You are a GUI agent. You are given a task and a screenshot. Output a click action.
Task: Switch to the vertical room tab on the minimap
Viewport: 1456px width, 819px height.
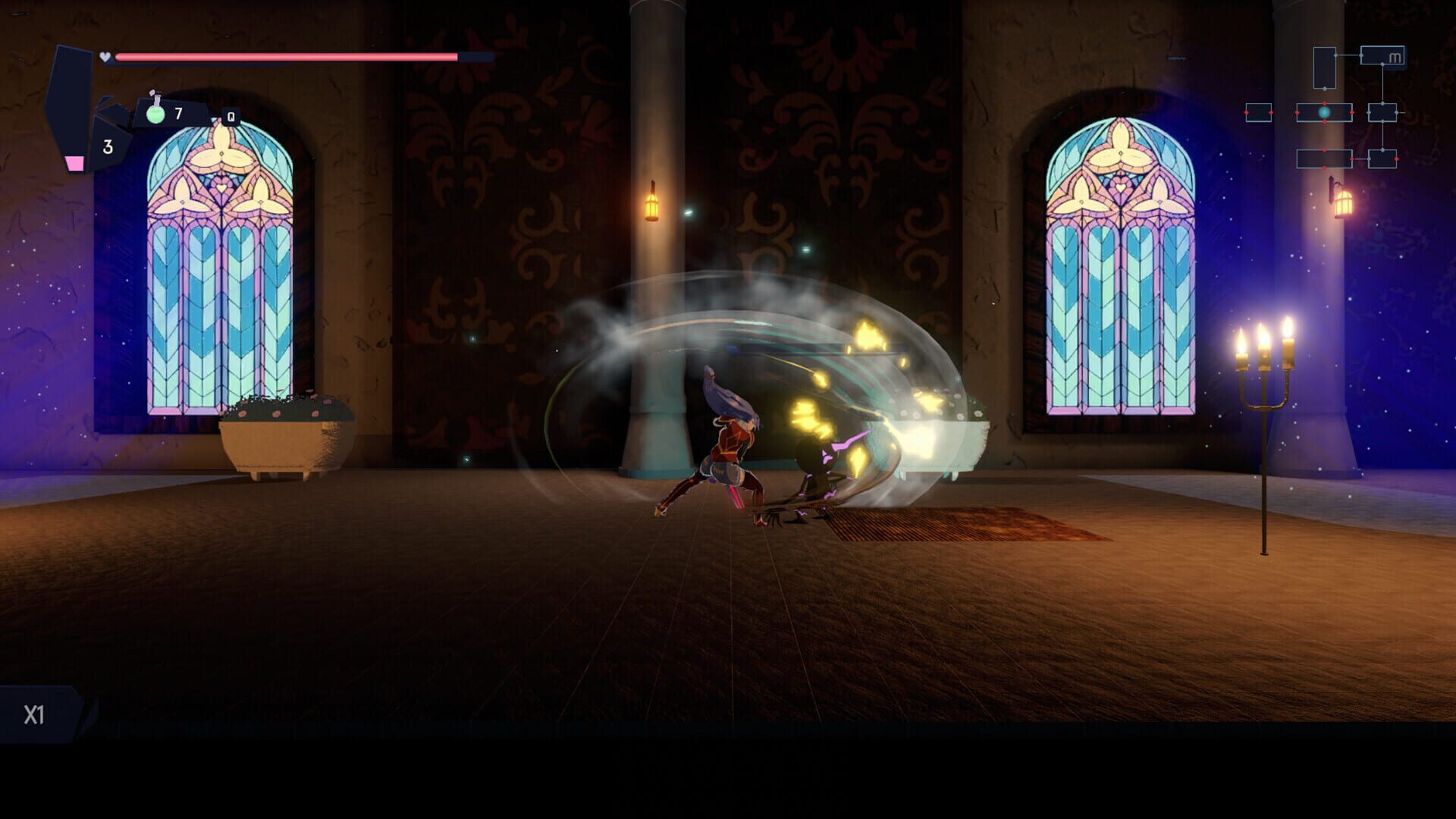[x=1325, y=67]
